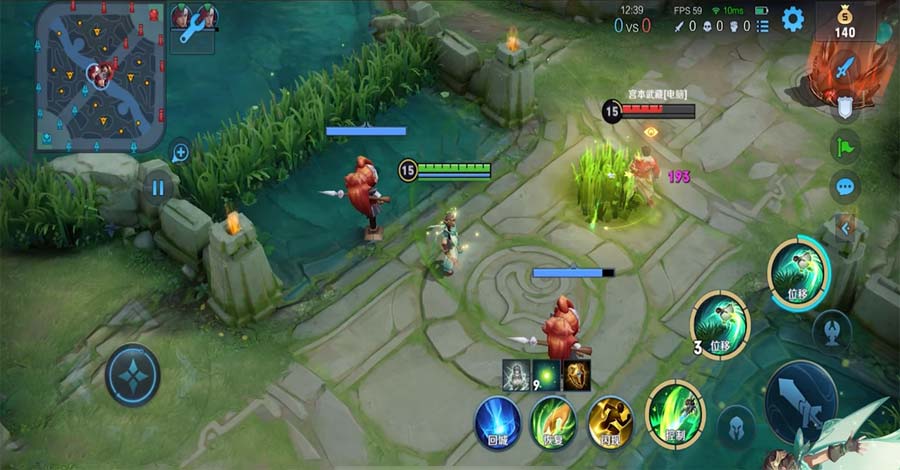Open quick chat with the speech bubble

(845, 186)
